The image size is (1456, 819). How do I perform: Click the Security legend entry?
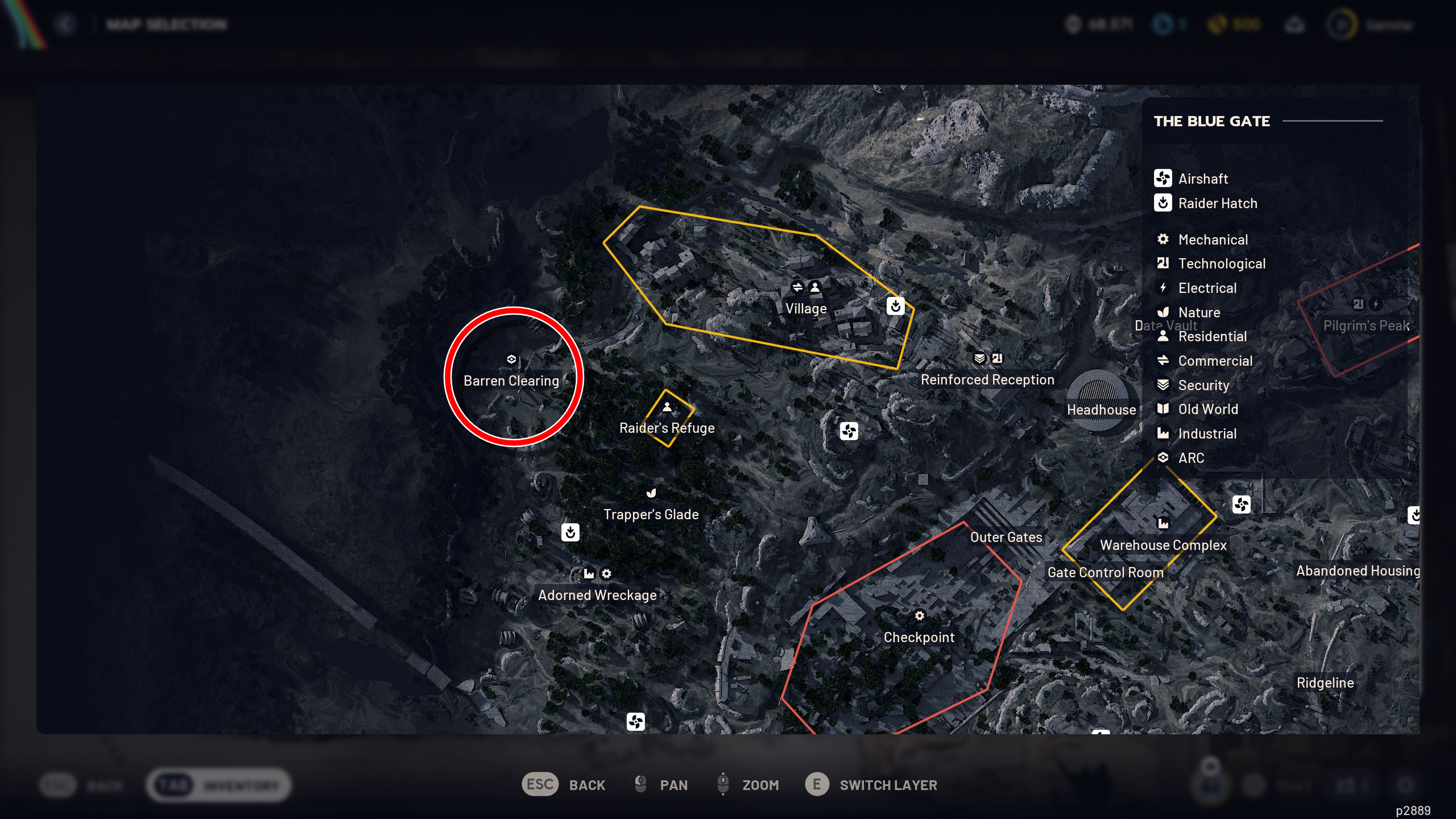point(1203,385)
